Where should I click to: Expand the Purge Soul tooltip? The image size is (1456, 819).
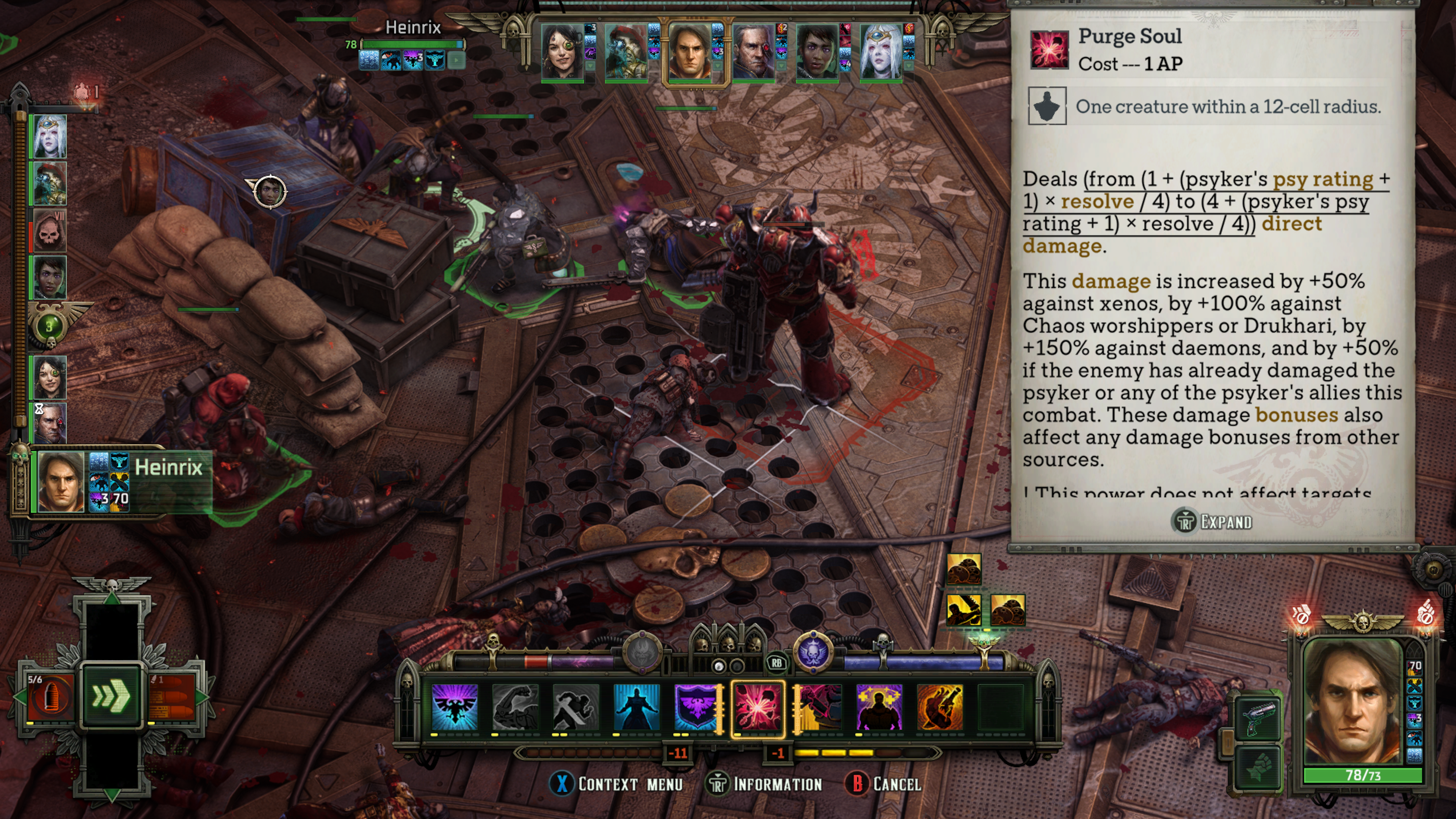[1213, 521]
